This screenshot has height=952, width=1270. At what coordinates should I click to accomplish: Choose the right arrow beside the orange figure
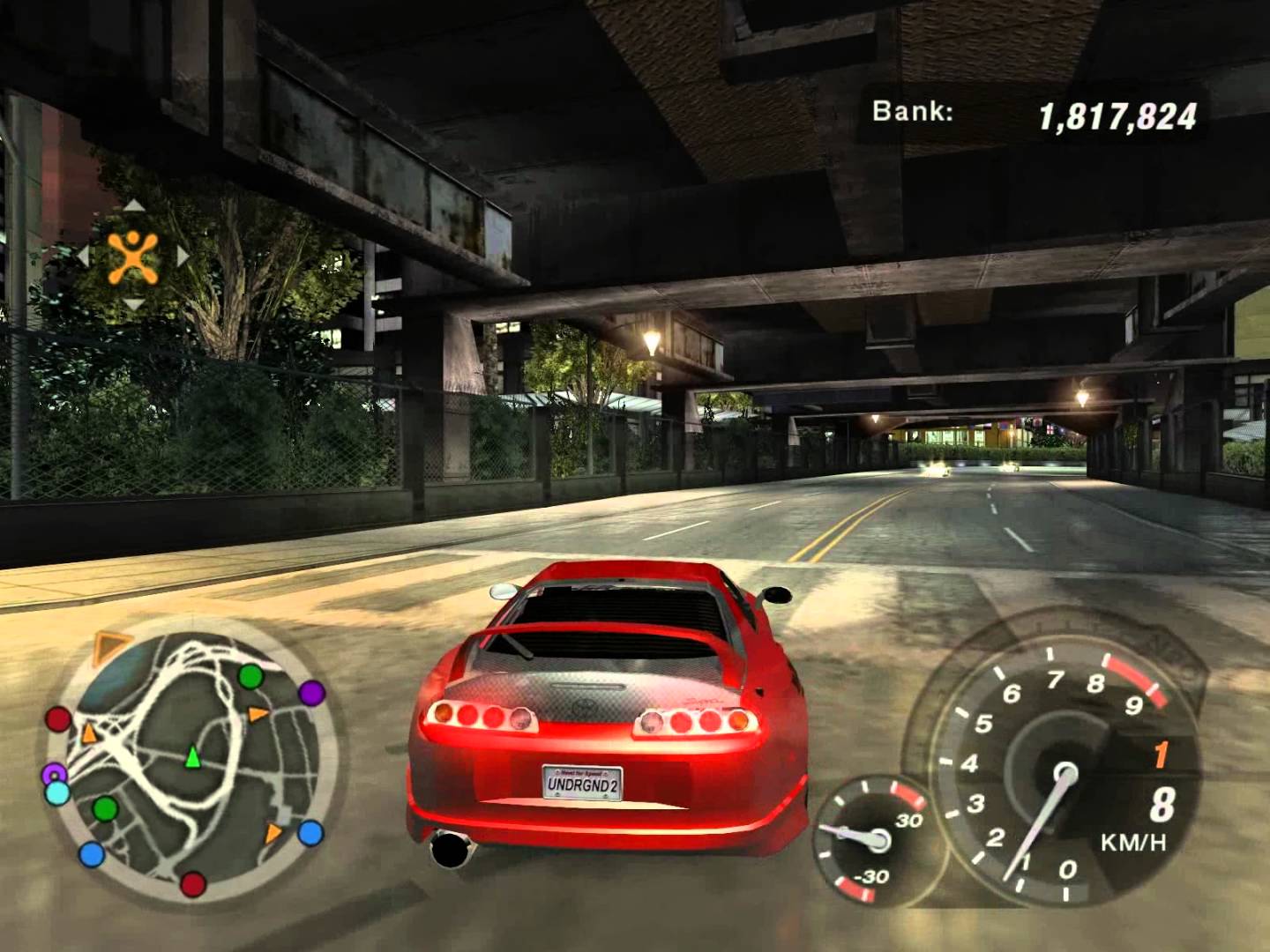pos(183,257)
